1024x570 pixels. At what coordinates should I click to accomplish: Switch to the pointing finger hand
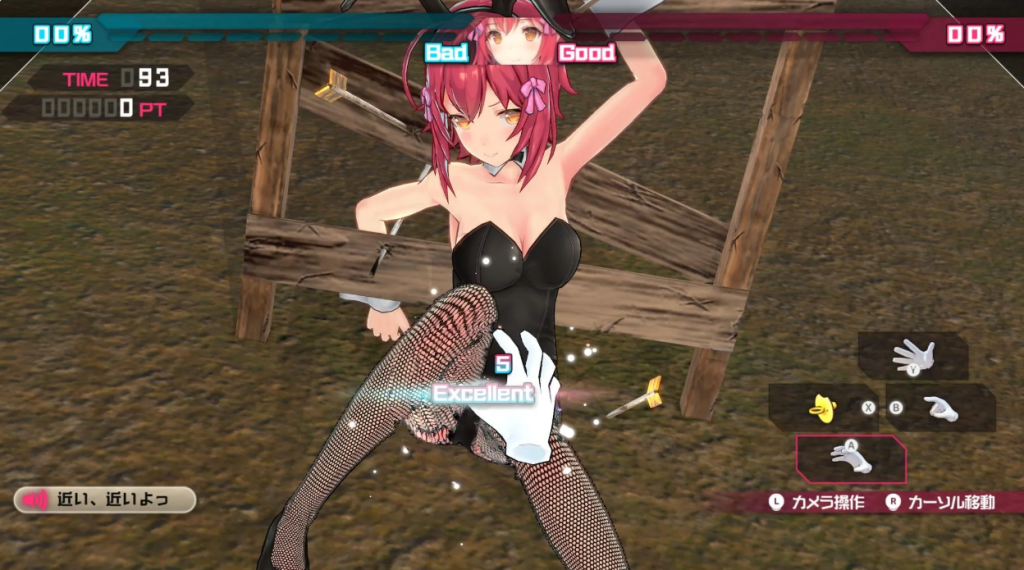tap(940, 408)
